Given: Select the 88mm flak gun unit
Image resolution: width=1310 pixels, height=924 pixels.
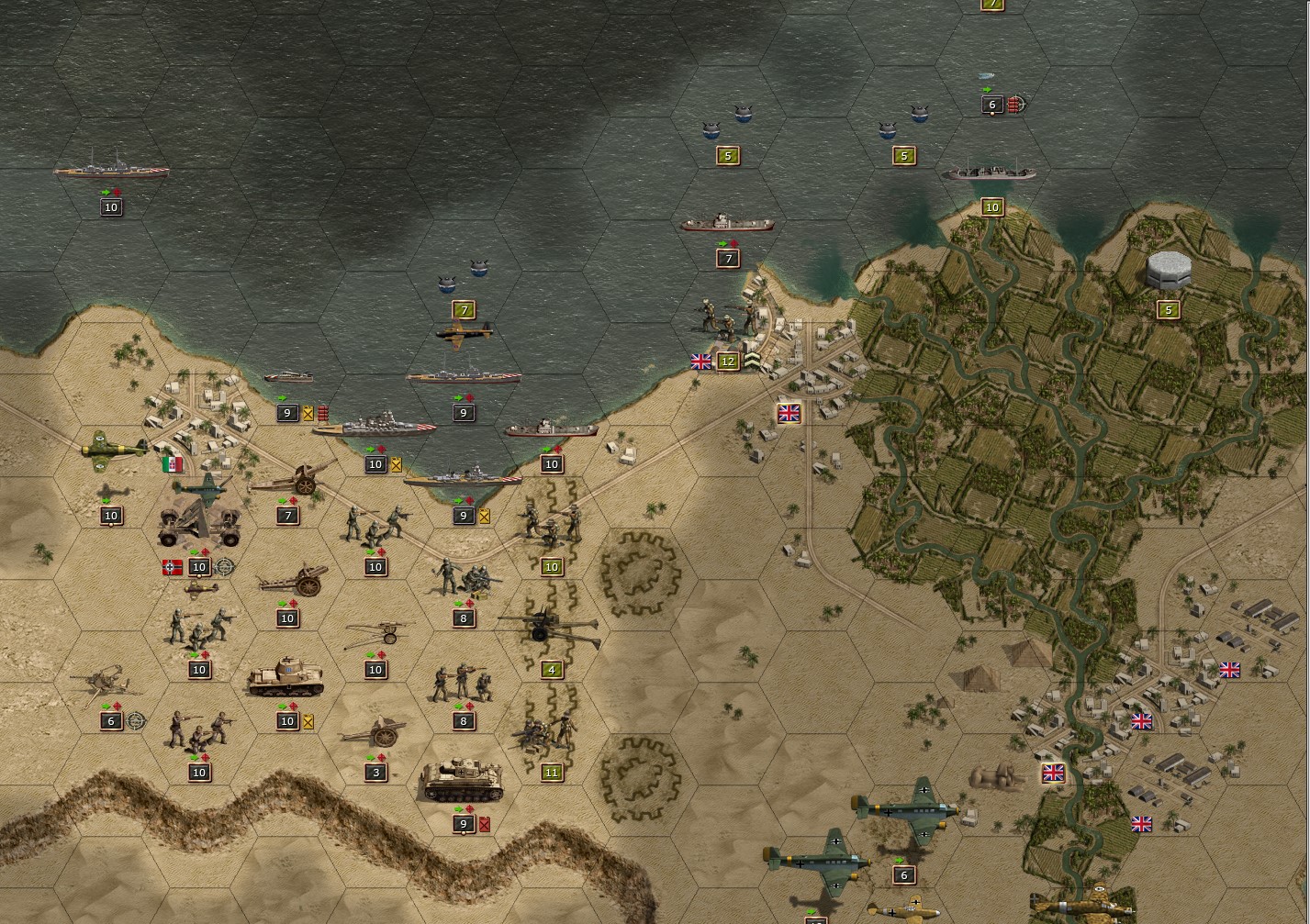Looking at the screenshot, I should pos(200,523).
